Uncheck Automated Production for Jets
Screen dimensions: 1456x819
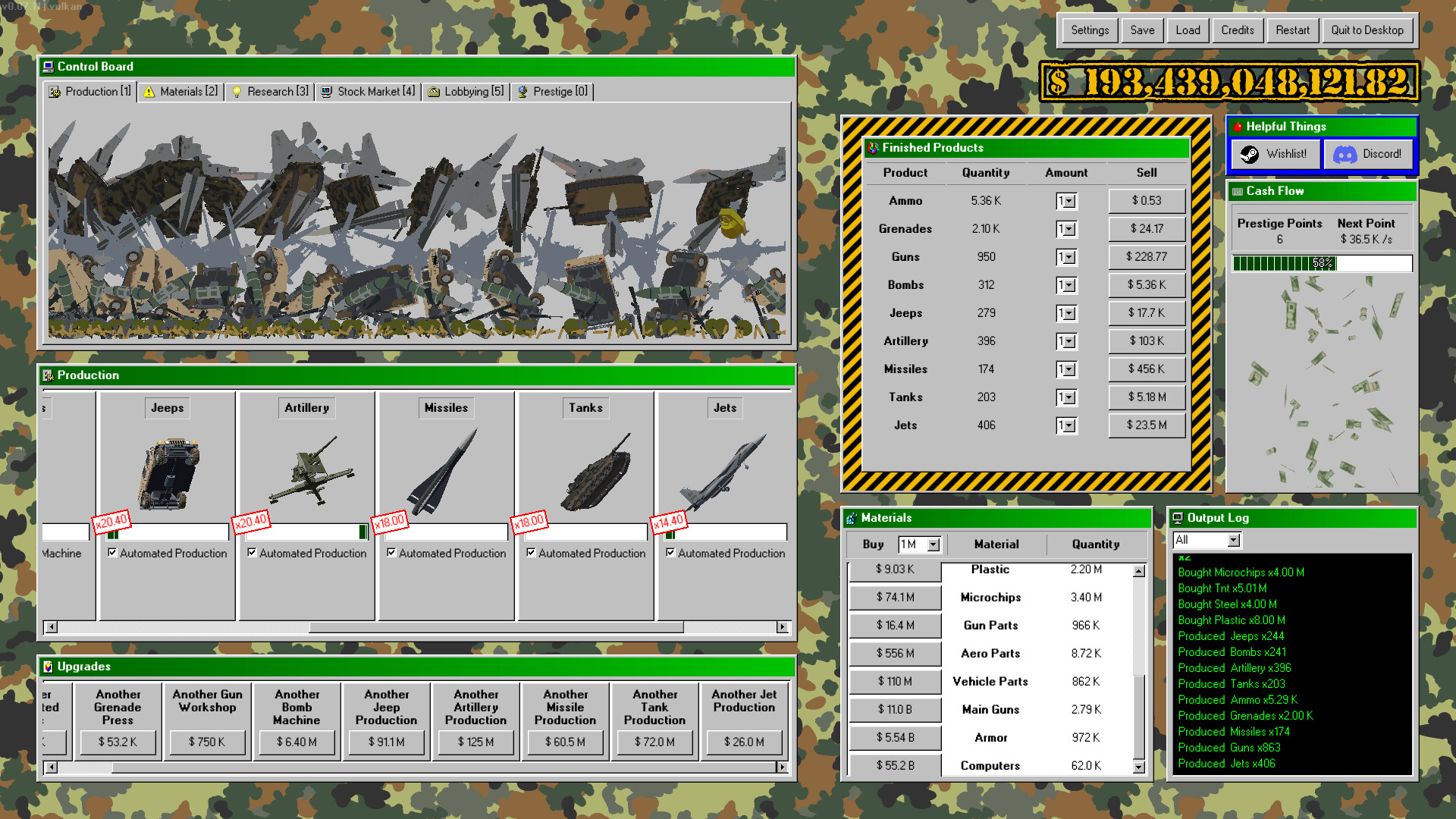670,553
